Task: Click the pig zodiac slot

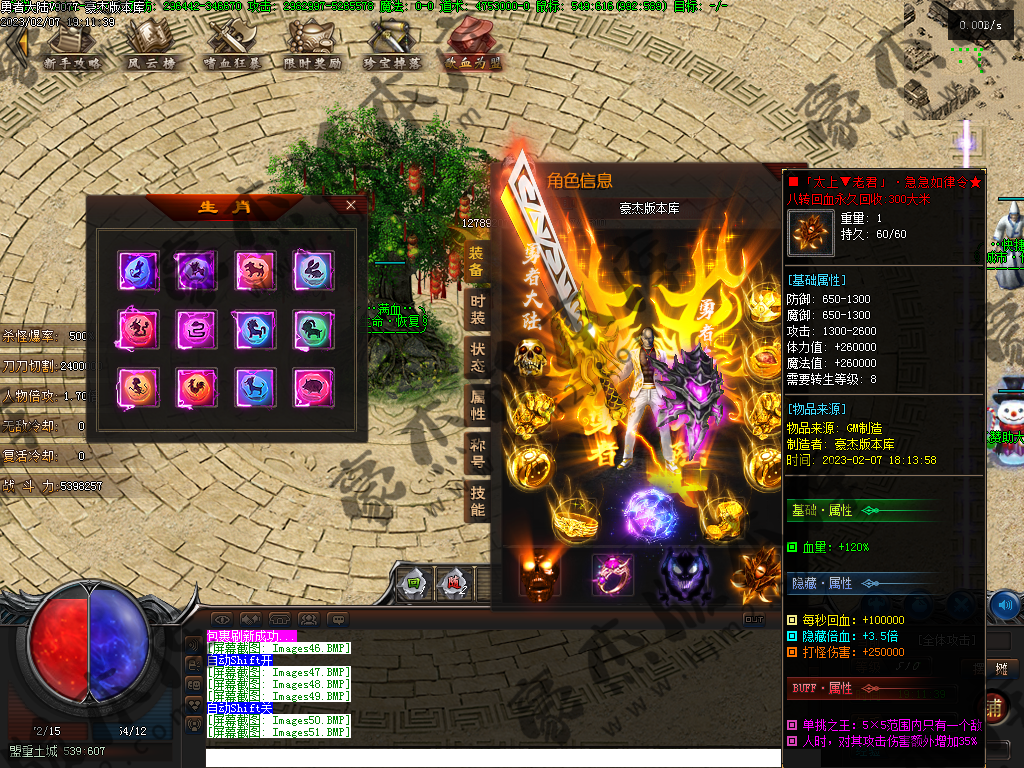Action: point(313,387)
